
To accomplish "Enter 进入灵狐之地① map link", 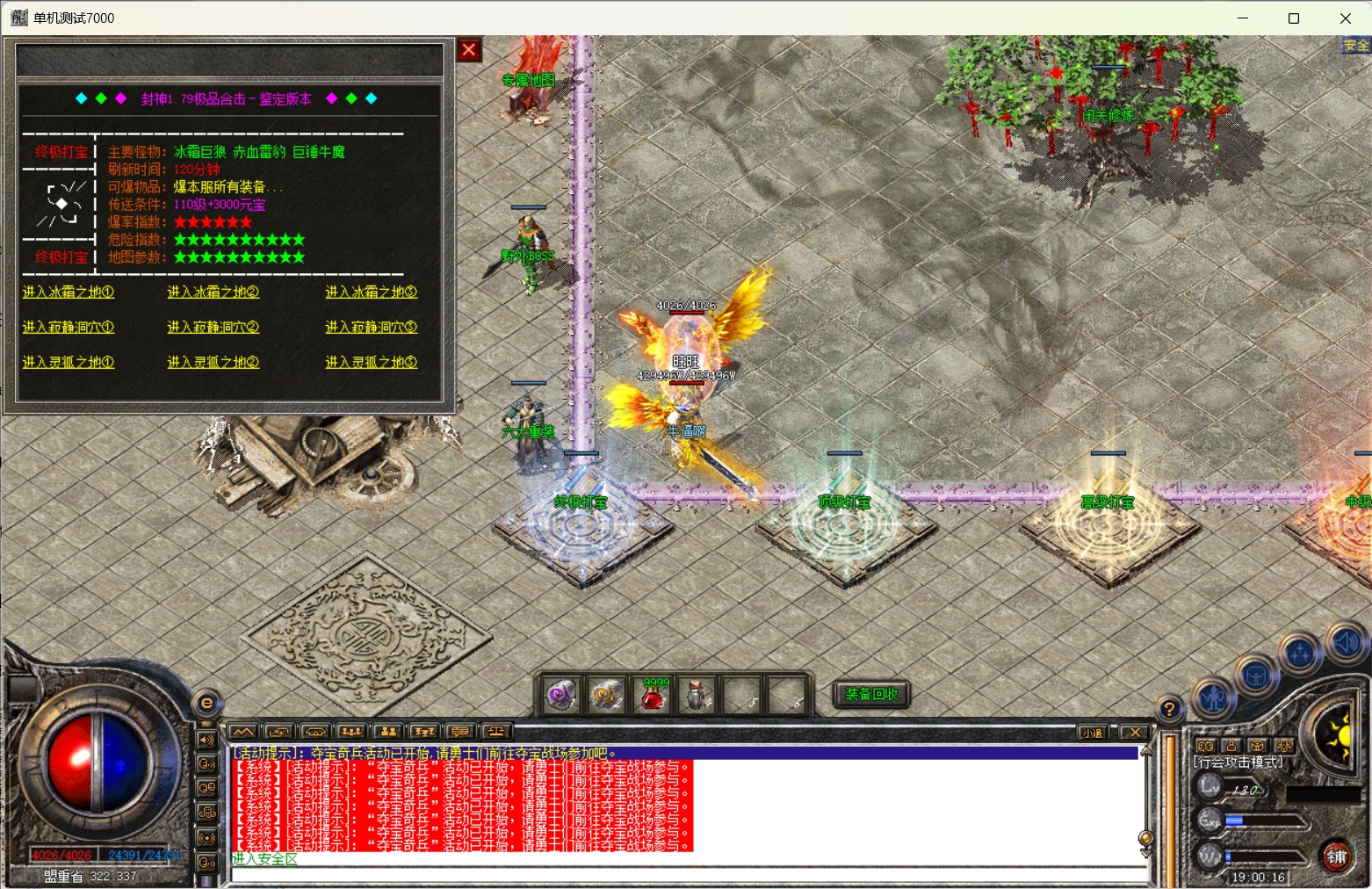I will click(x=69, y=362).
